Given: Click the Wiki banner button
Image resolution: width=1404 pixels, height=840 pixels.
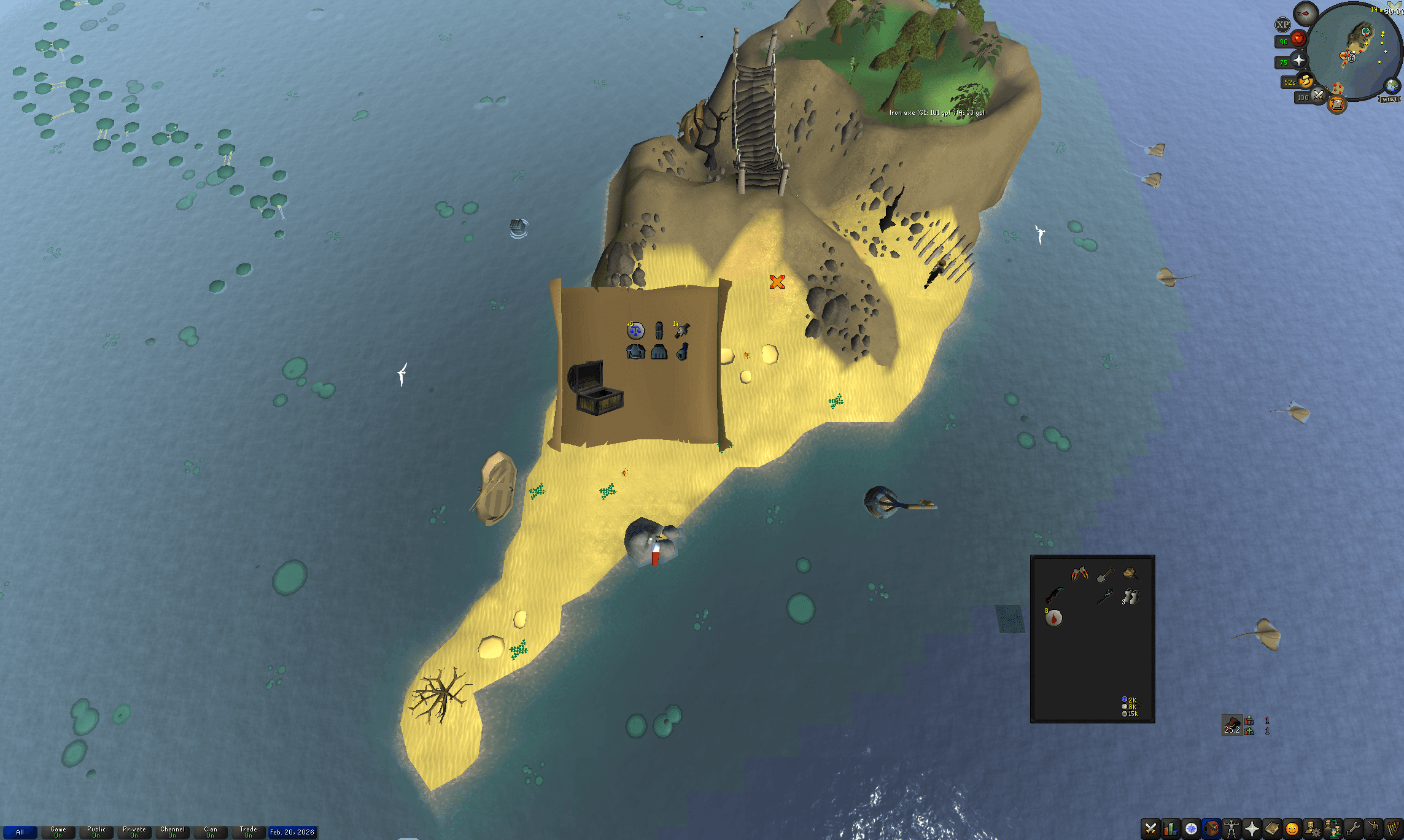Looking at the screenshot, I should (x=1389, y=99).
